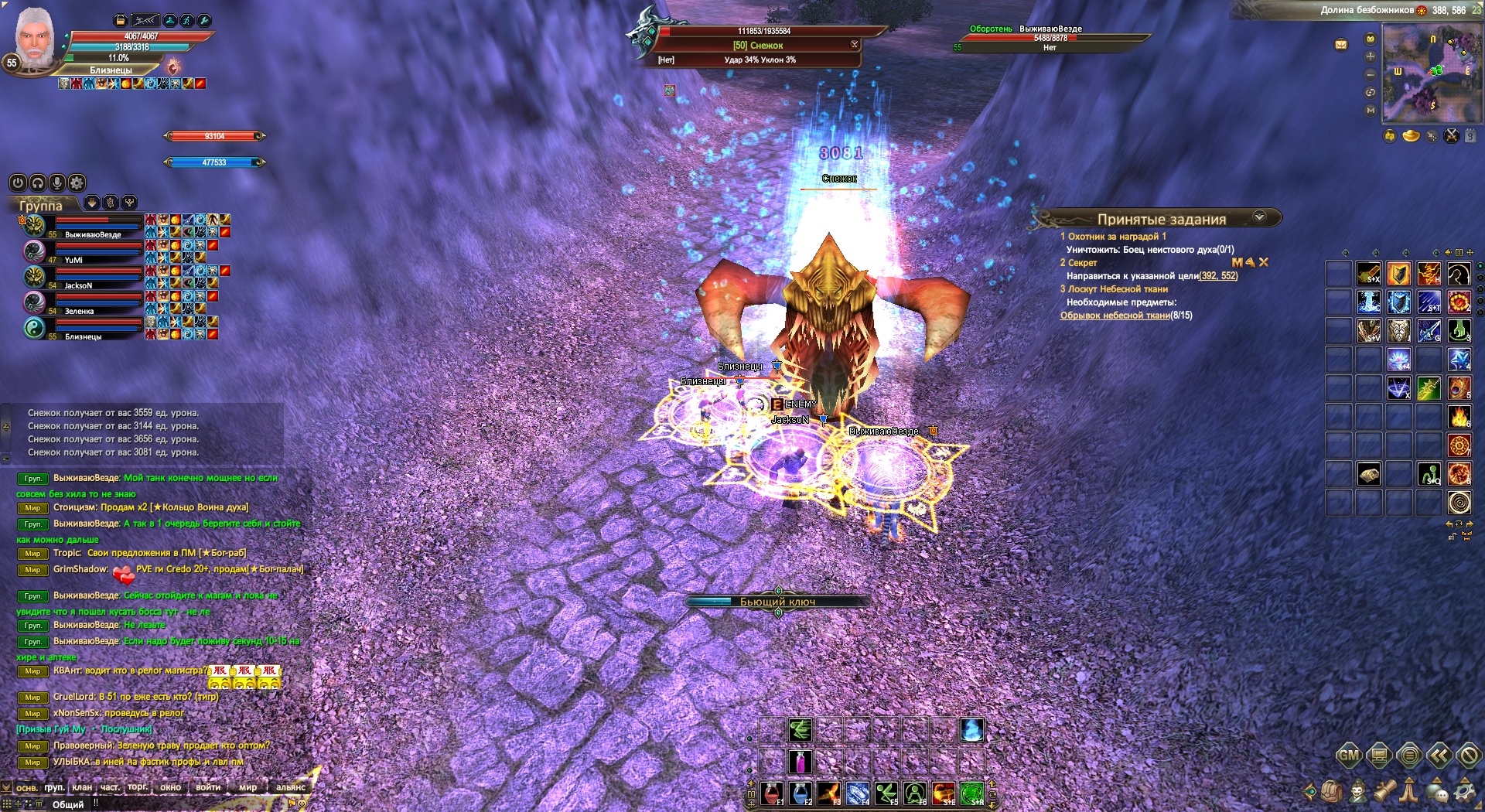Screen dimensions: 1485x812
Task: Close the Снежок target frame
Action: pos(855,44)
